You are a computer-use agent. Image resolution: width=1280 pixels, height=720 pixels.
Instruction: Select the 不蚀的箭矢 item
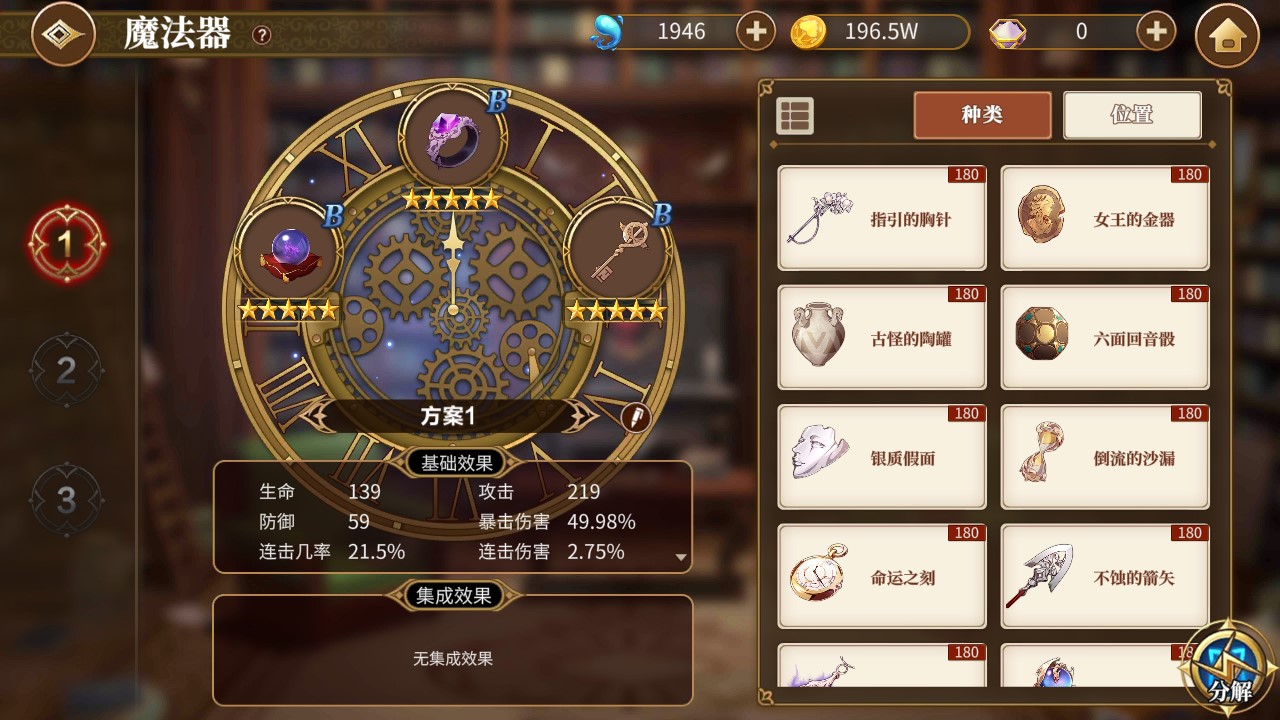[1105, 577]
